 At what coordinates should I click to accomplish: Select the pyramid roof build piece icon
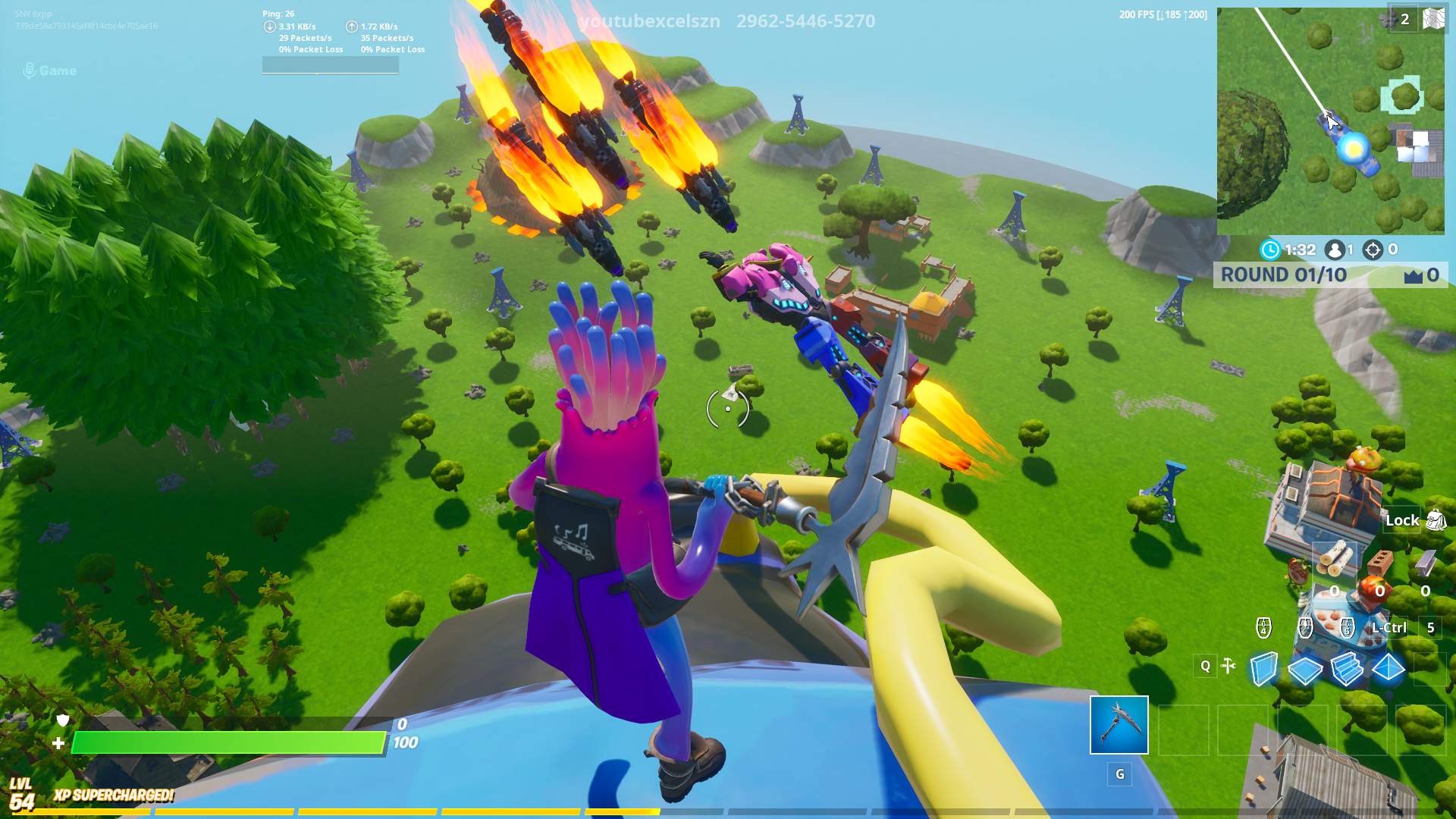pos(1388,669)
